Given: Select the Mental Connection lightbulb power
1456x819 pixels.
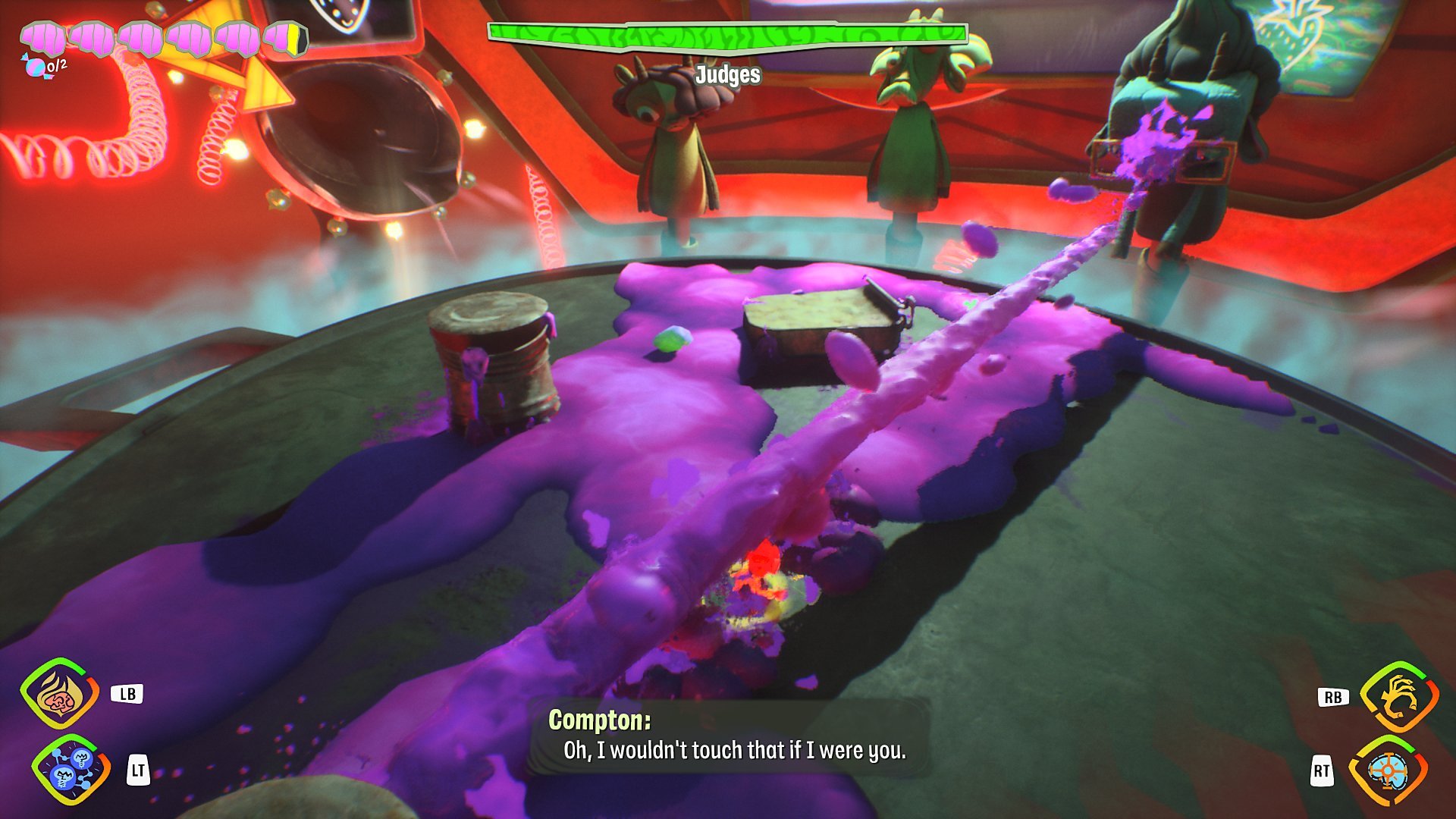Looking at the screenshot, I should click(70, 769).
